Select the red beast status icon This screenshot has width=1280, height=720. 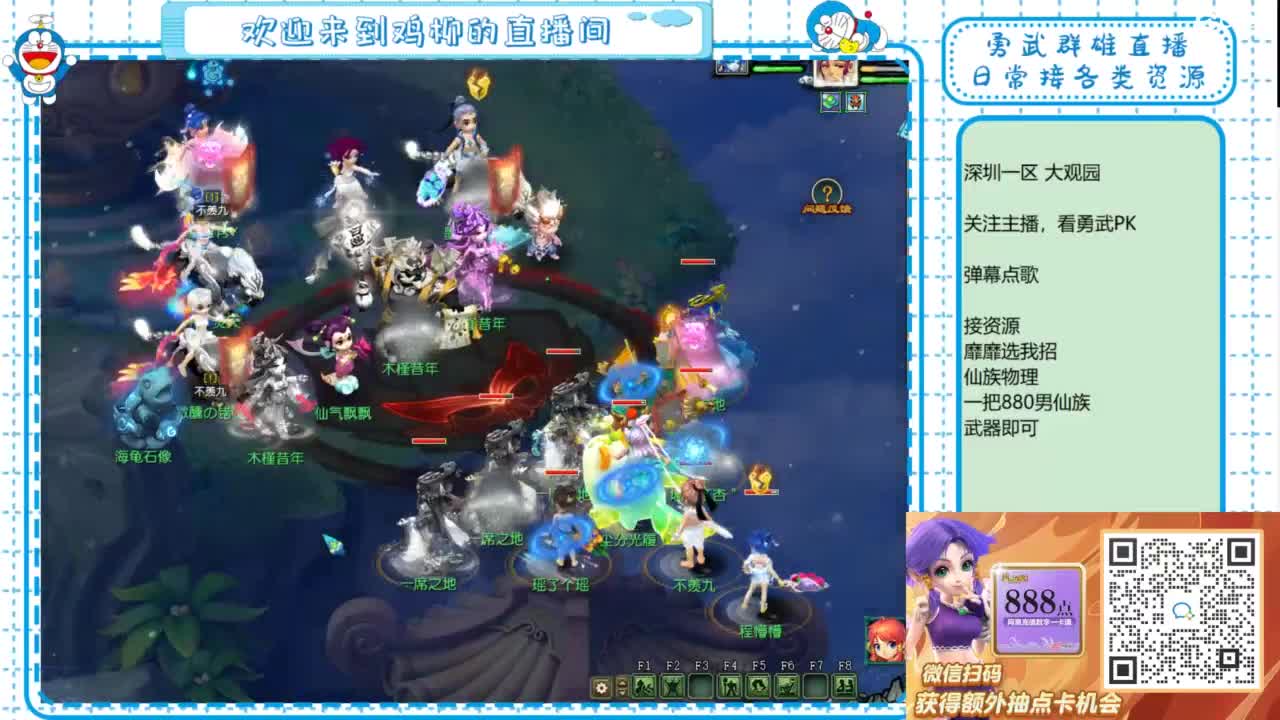(855, 101)
